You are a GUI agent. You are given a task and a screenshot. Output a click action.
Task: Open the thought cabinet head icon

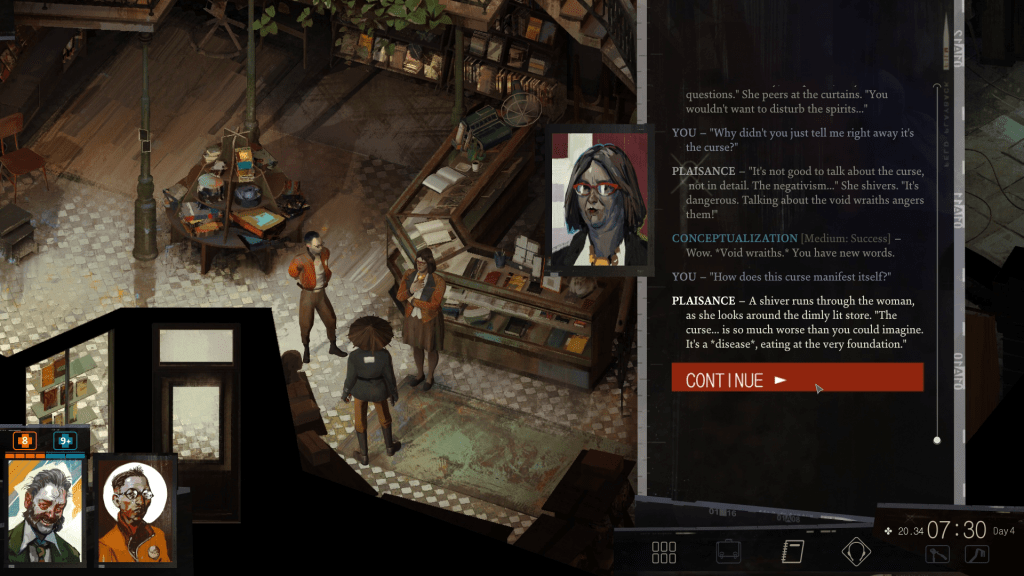(x=856, y=552)
